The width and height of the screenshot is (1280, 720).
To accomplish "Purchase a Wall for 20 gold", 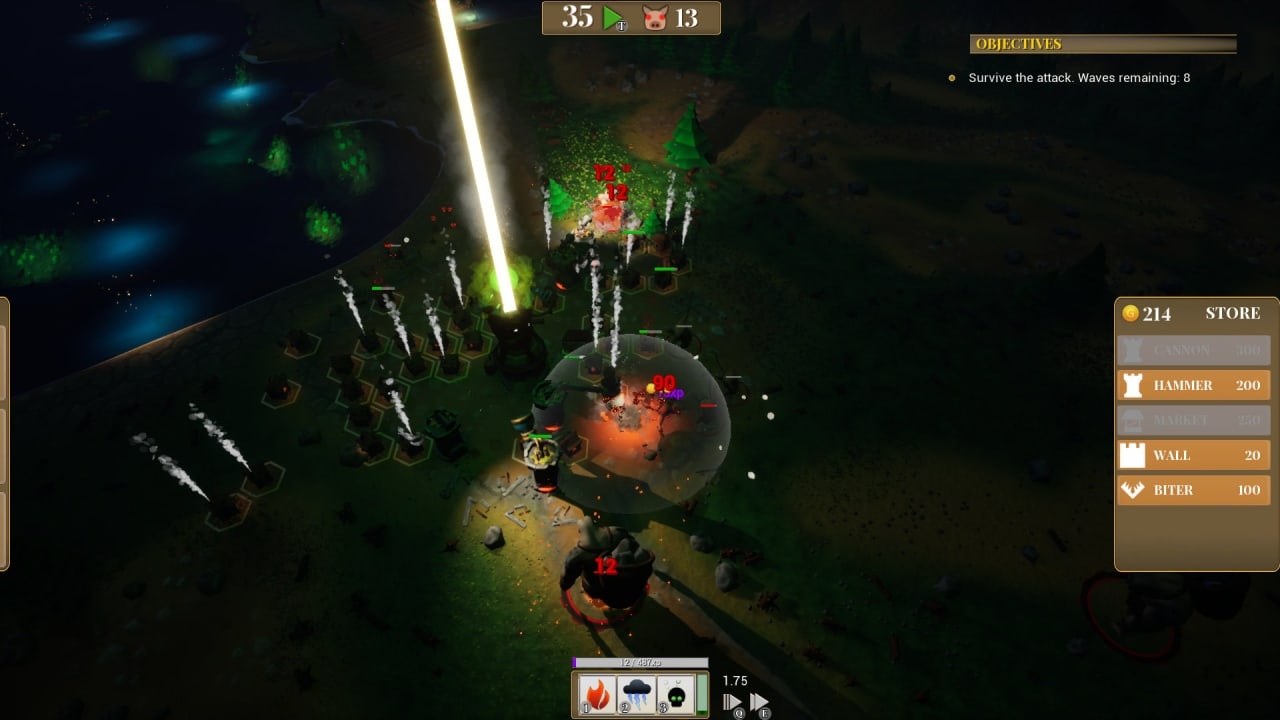I will tap(1193, 455).
